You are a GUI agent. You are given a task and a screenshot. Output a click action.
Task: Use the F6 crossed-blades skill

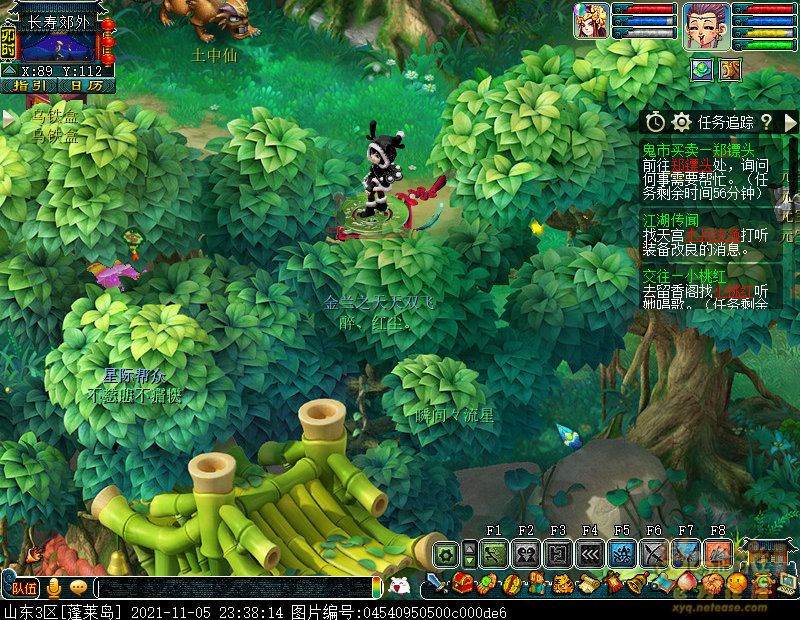tap(654, 553)
